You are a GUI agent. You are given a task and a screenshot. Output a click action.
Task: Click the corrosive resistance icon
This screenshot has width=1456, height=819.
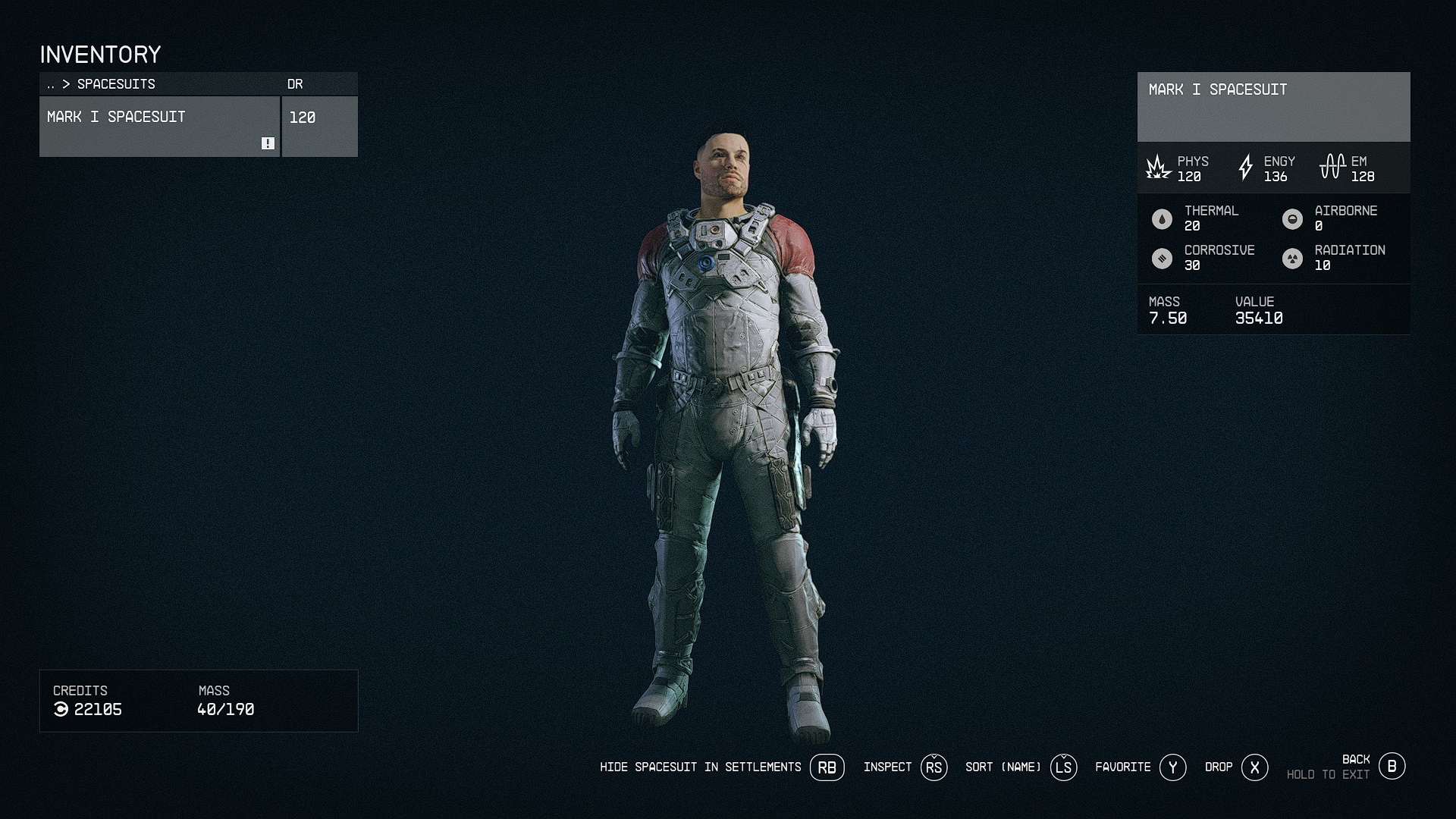tap(1161, 258)
